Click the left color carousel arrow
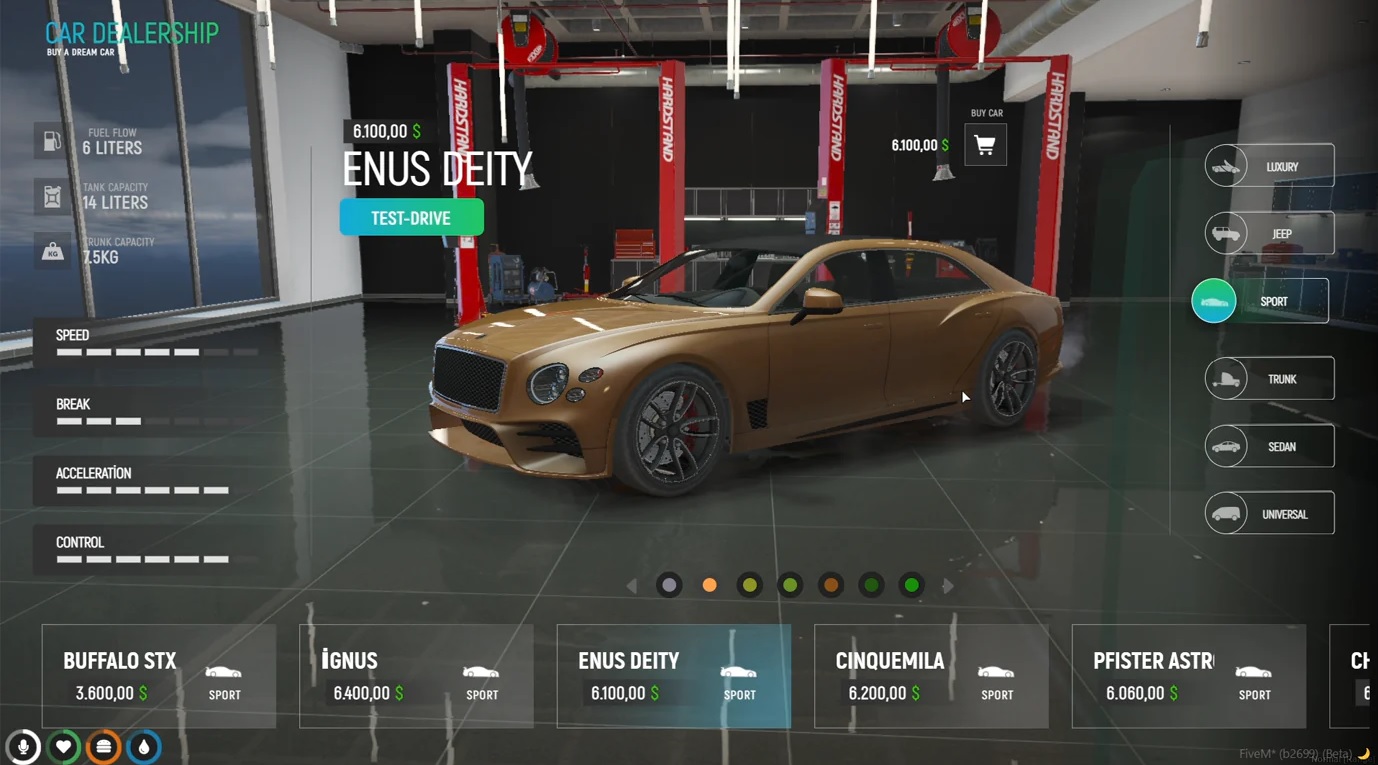Screen dimensions: 1378x765 coord(632,585)
